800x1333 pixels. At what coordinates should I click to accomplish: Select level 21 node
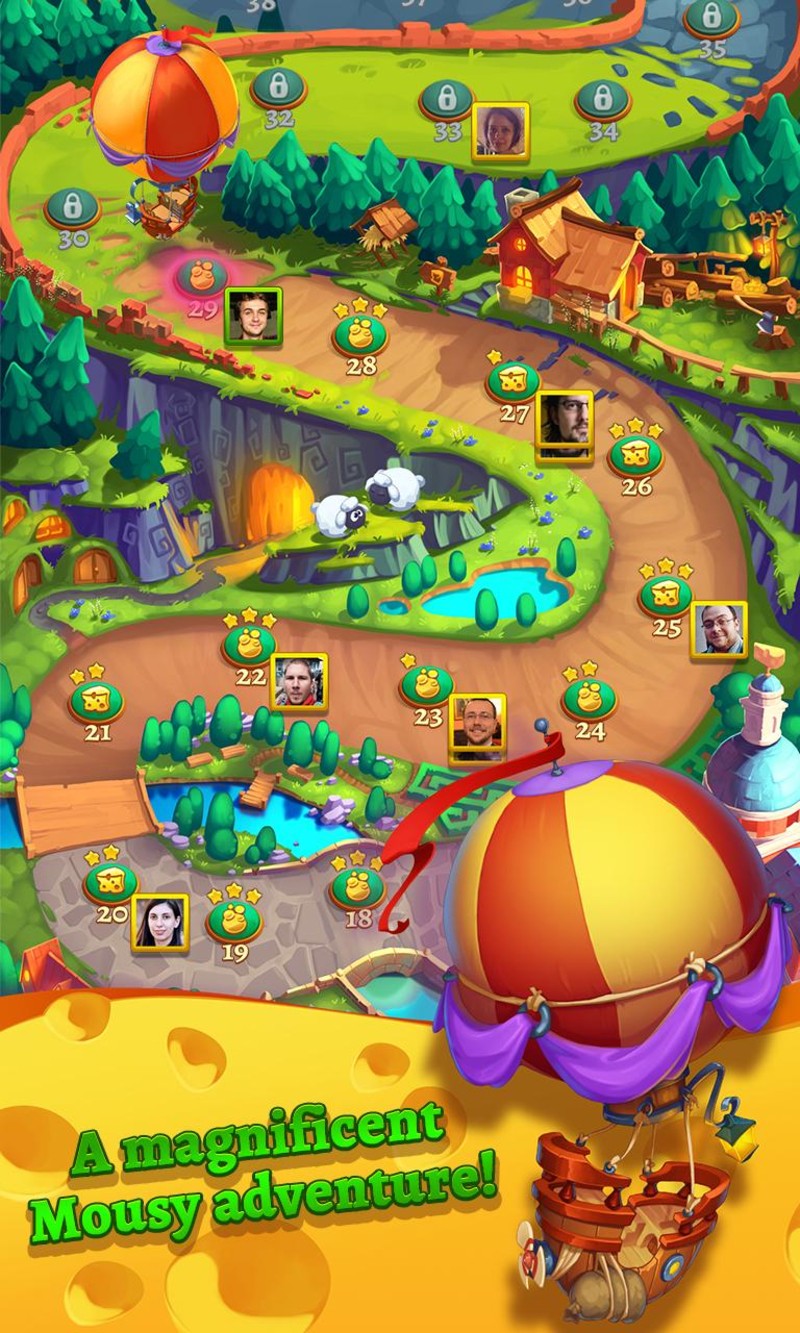click(96, 701)
